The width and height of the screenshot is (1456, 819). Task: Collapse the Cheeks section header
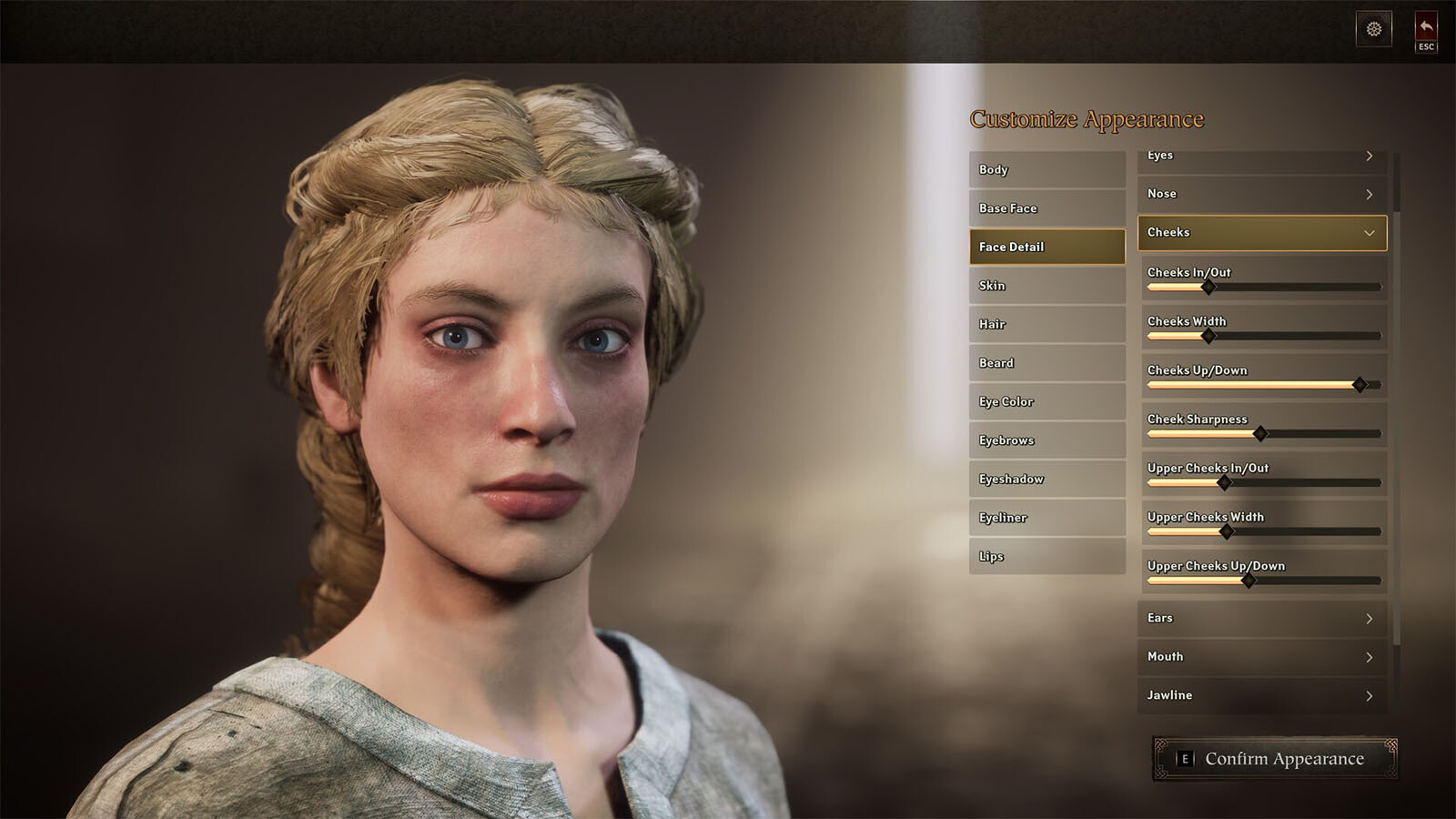[x=1261, y=233]
